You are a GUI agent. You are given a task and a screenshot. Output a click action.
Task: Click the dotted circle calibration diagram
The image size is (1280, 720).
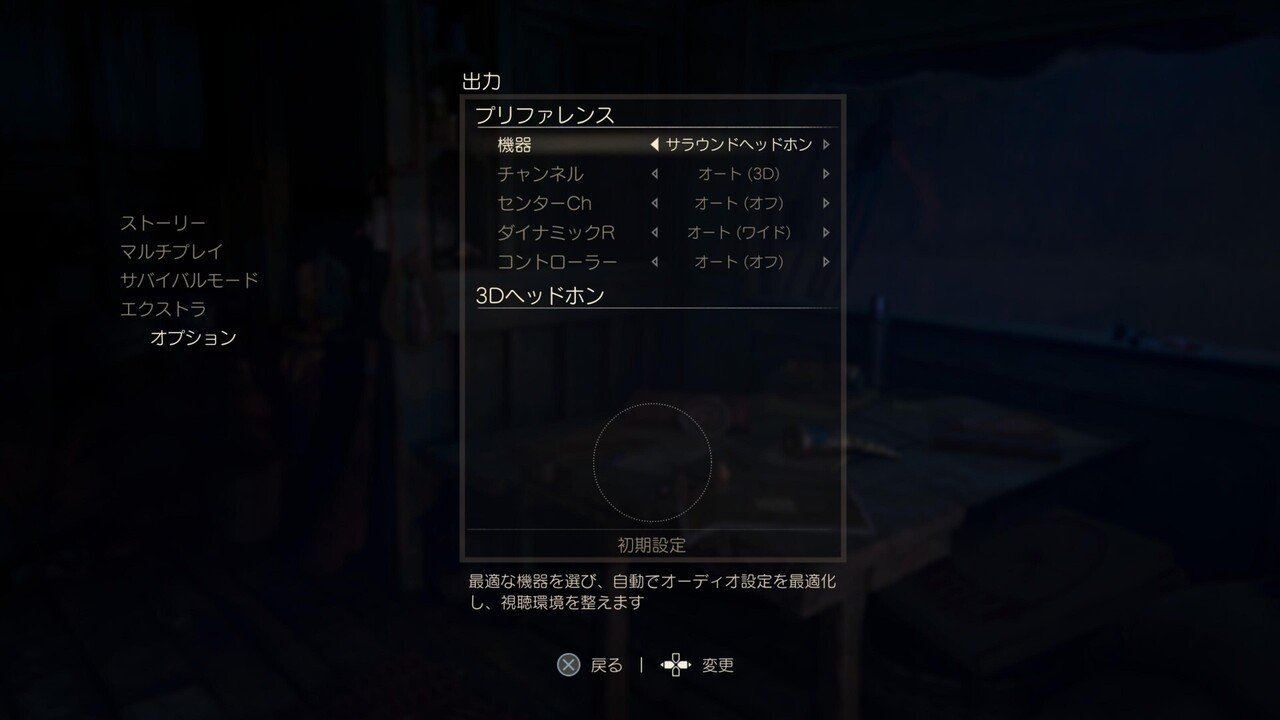652,460
